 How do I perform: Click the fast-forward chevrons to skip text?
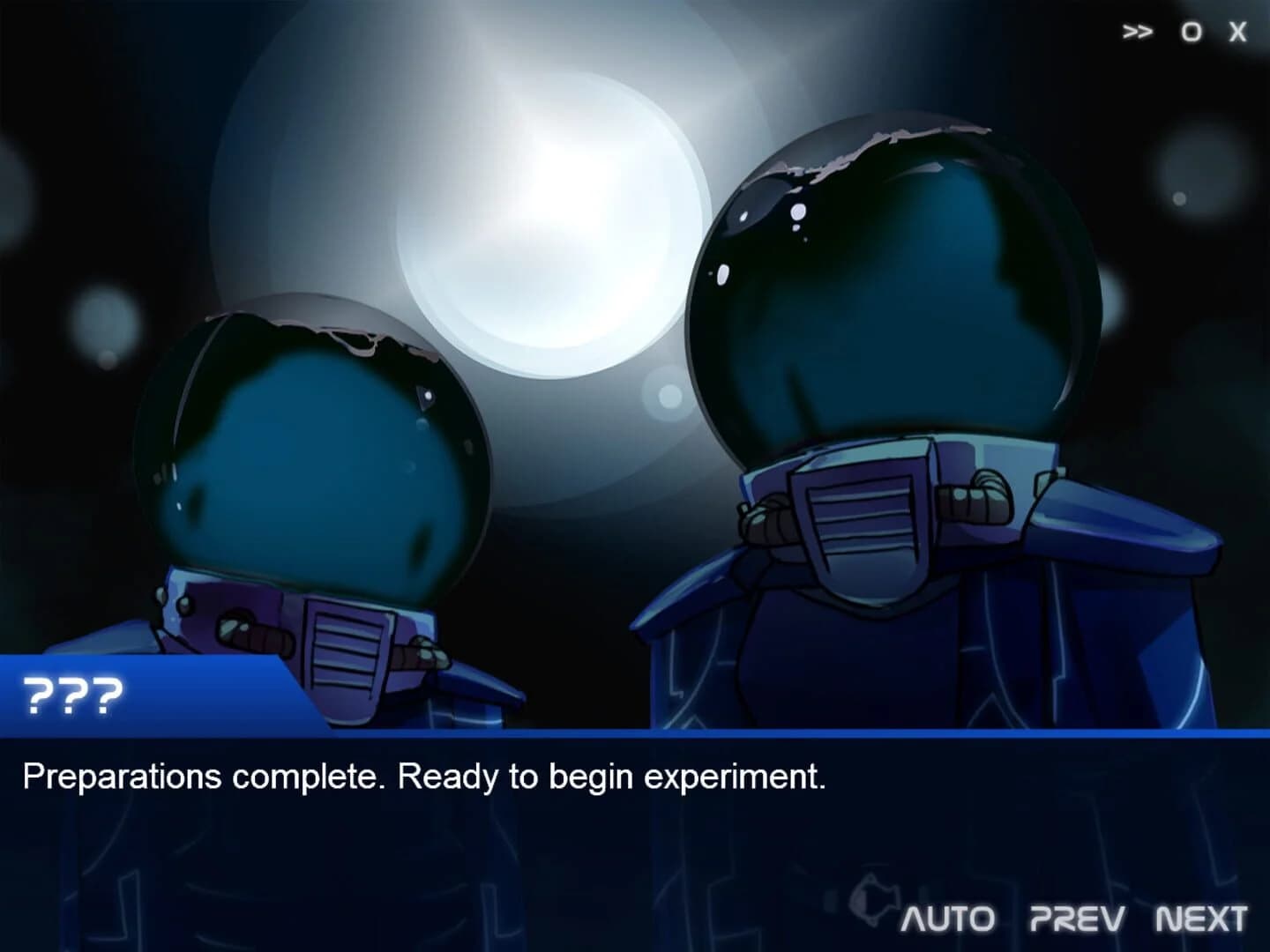click(1139, 29)
